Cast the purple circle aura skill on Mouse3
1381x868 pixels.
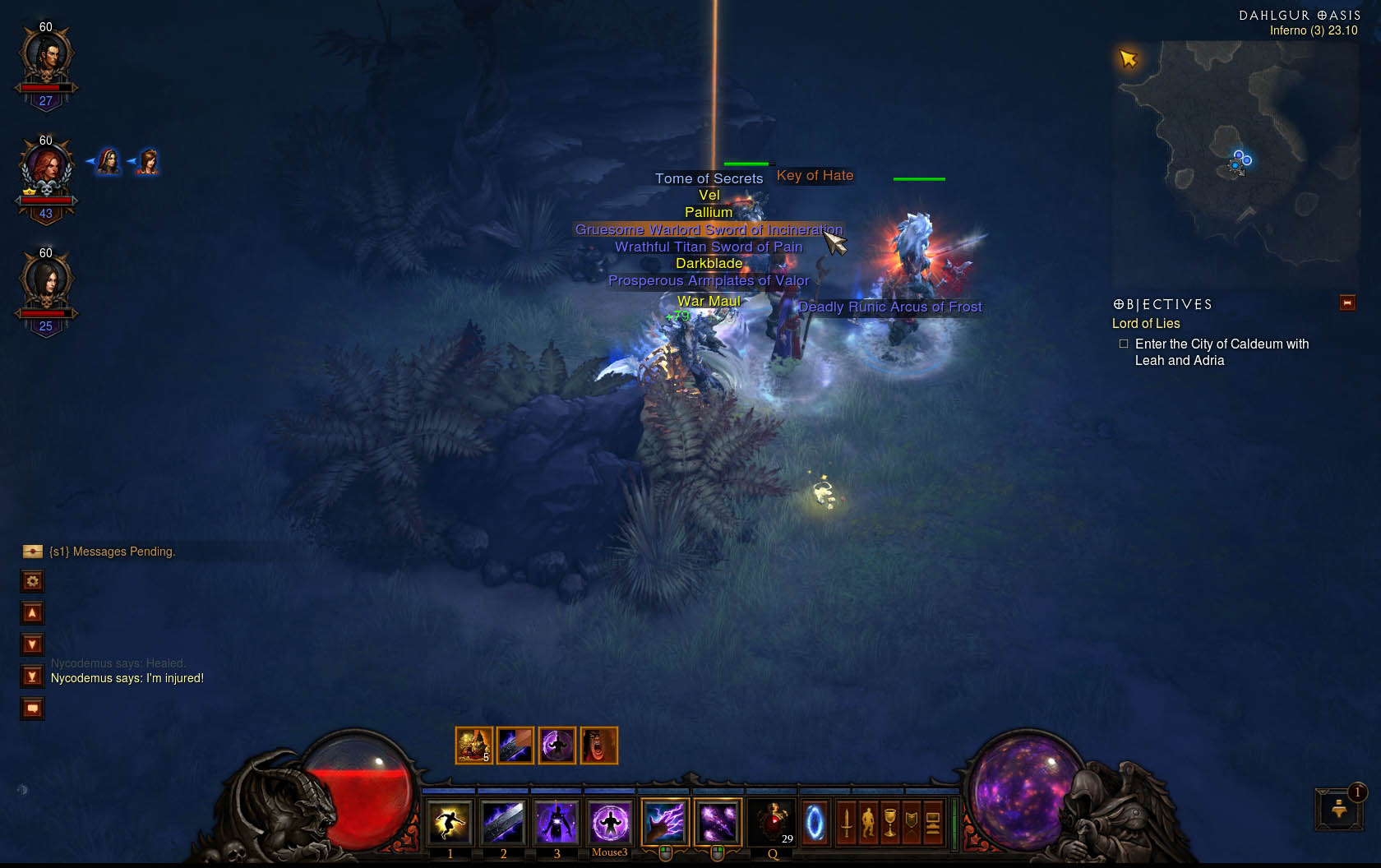click(610, 823)
